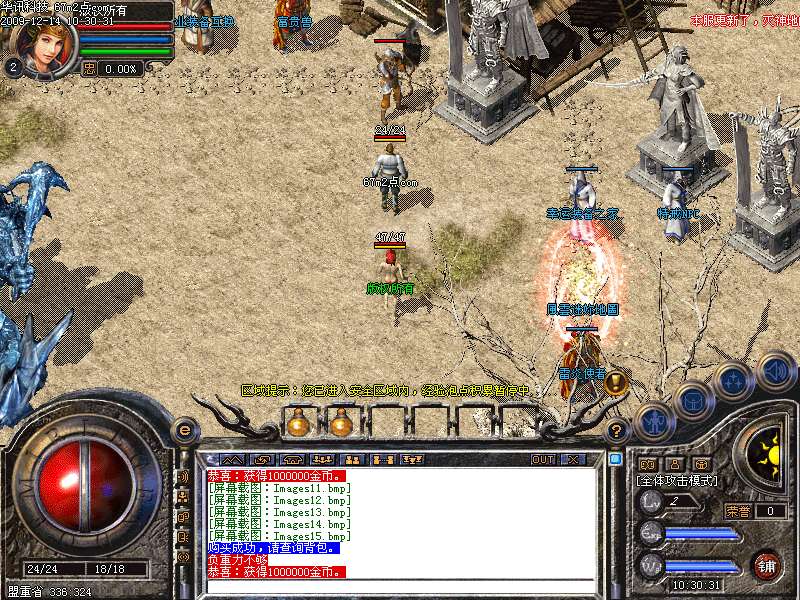Click the round e button beside the belt
Screen dimensions: 800x600
coord(184,430)
